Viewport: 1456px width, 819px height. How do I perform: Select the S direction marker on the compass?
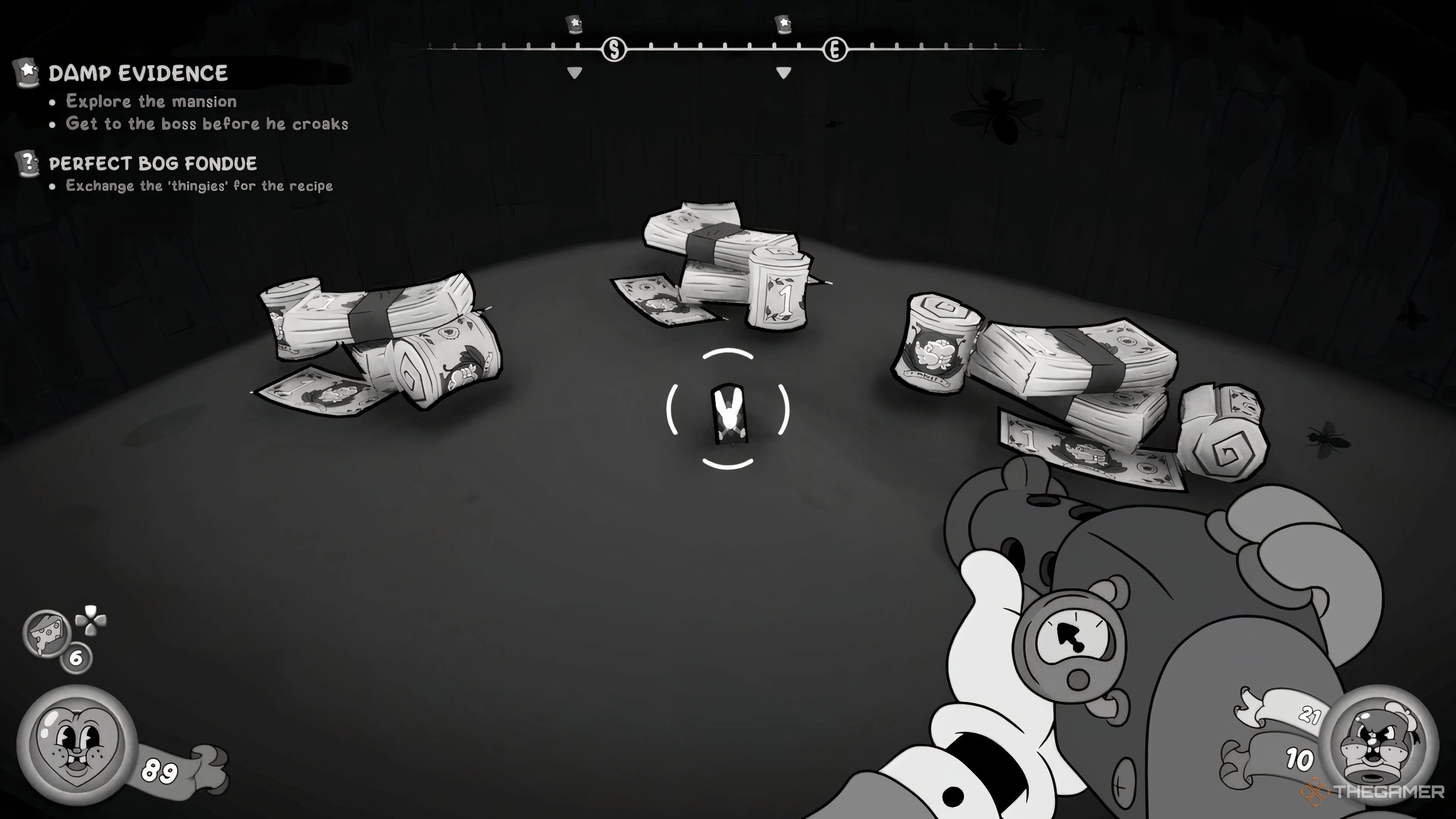[614, 50]
